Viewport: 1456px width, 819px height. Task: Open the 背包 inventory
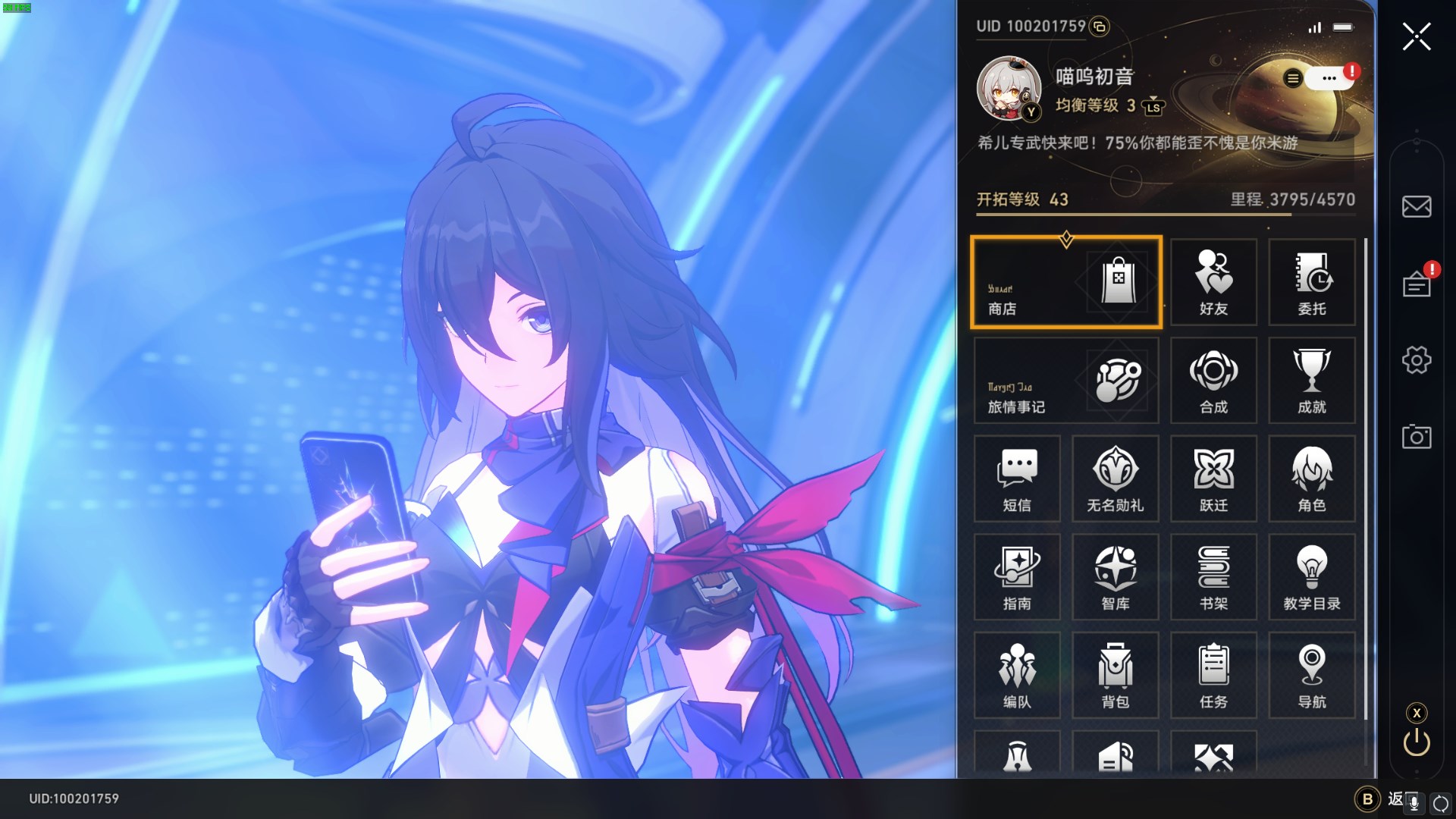[1115, 676]
